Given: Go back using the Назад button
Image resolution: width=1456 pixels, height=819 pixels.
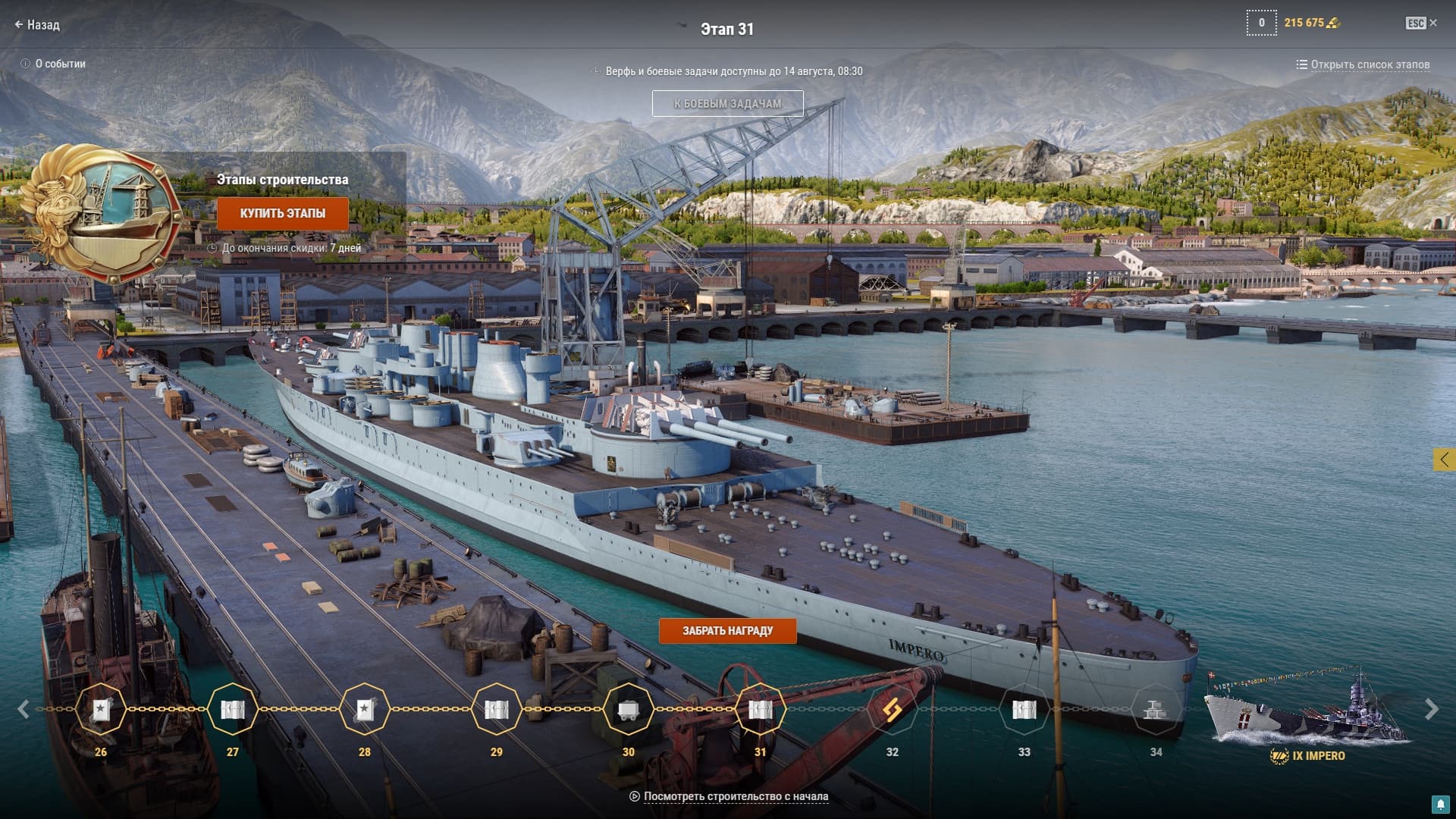Looking at the screenshot, I should (36, 25).
